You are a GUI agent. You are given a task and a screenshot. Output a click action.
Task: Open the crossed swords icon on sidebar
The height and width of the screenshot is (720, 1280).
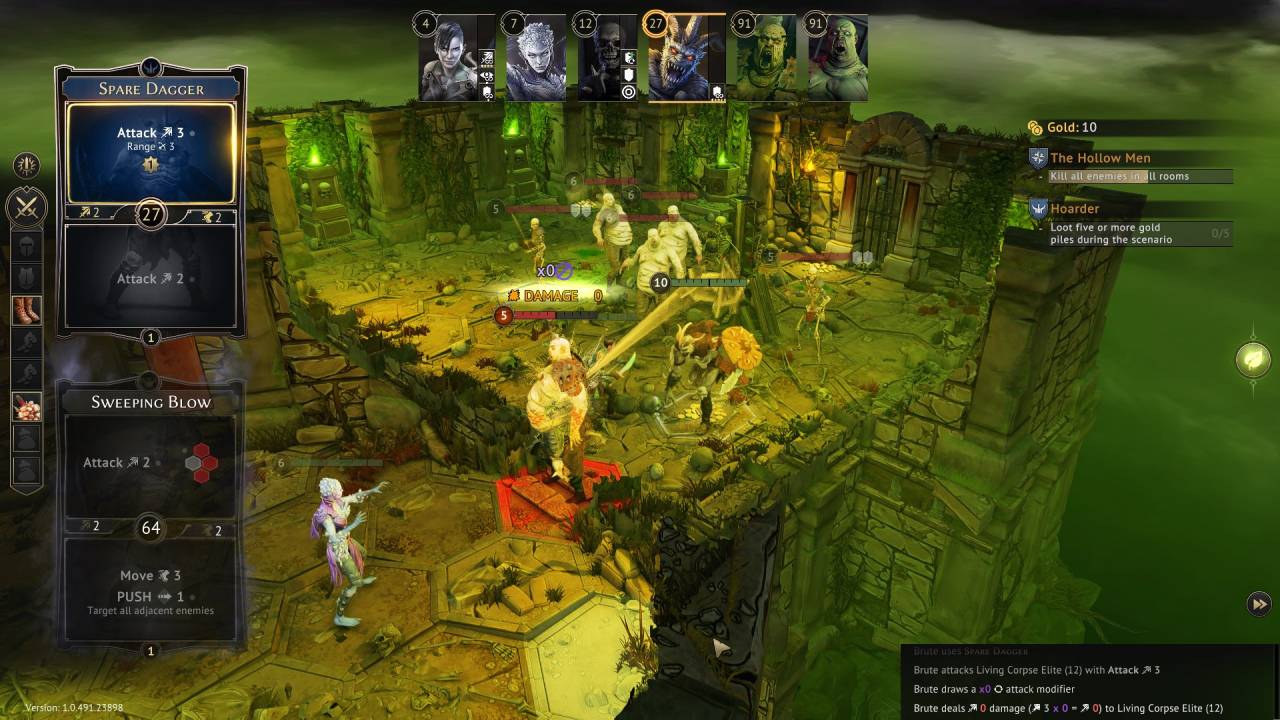(27, 208)
